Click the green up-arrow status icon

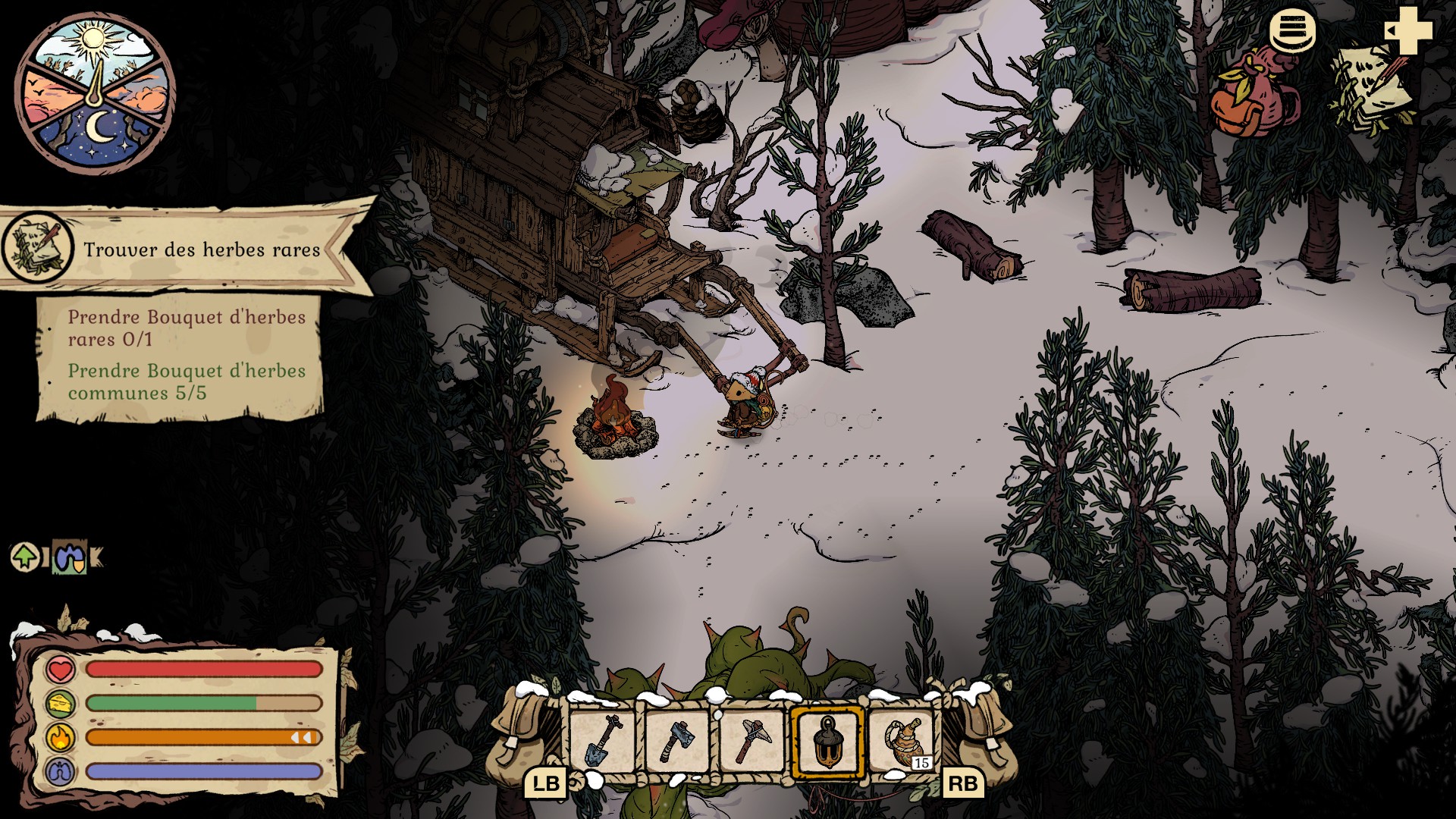pos(25,557)
